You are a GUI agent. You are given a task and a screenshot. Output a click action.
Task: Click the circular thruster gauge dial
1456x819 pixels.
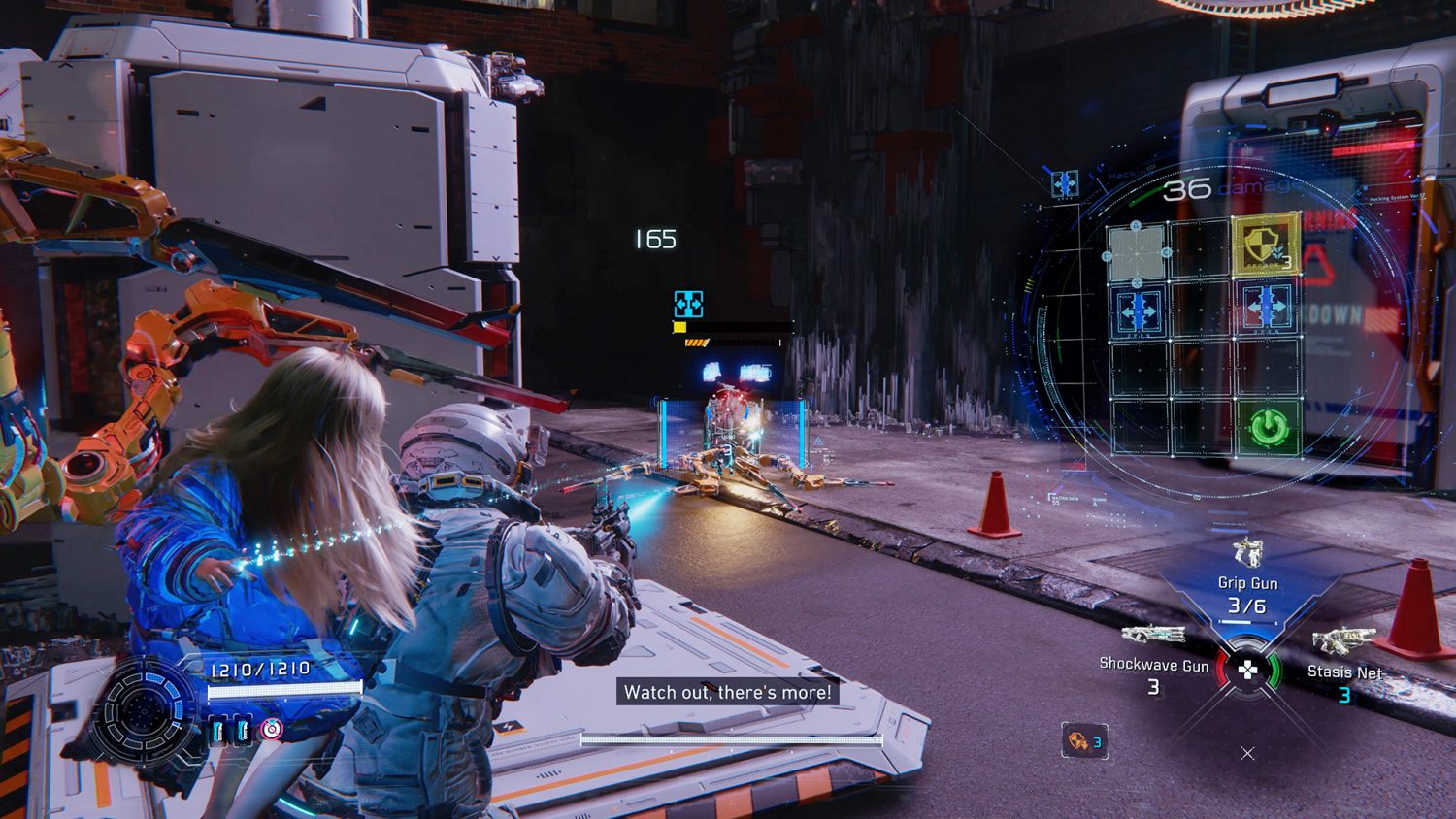[143, 713]
